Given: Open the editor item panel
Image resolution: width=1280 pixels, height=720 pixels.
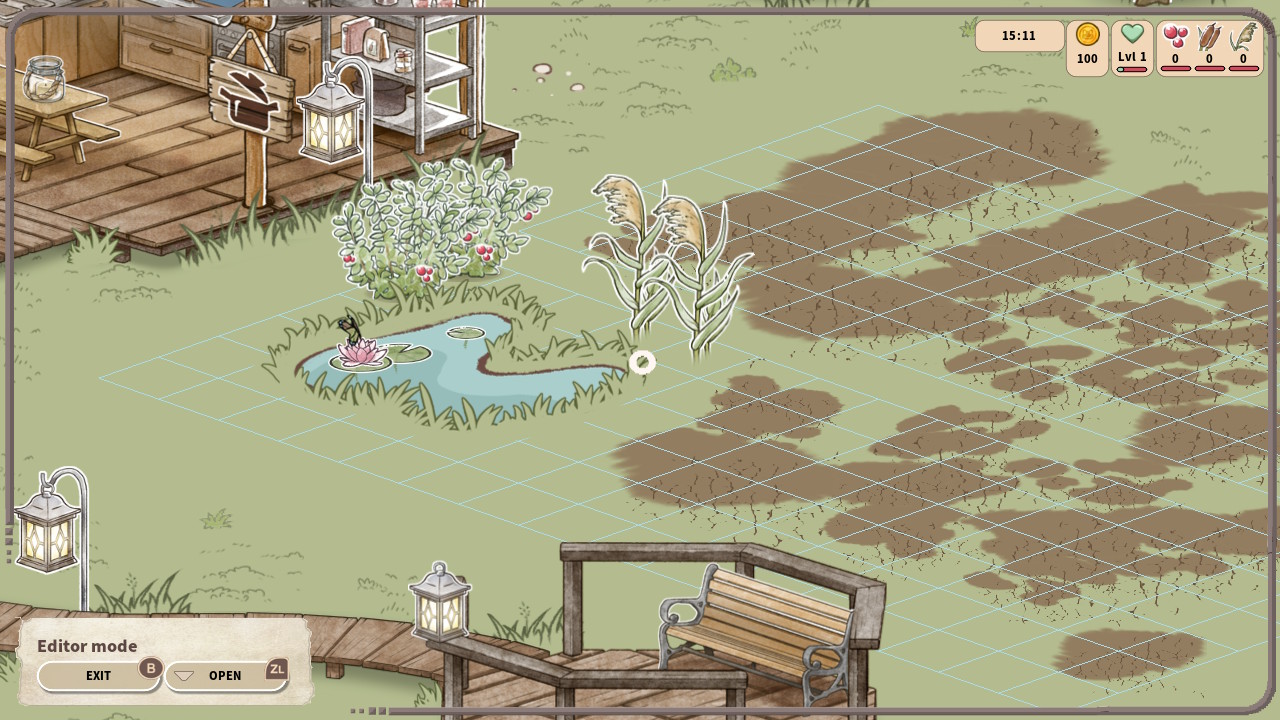Looking at the screenshot, I should (225, 676).
